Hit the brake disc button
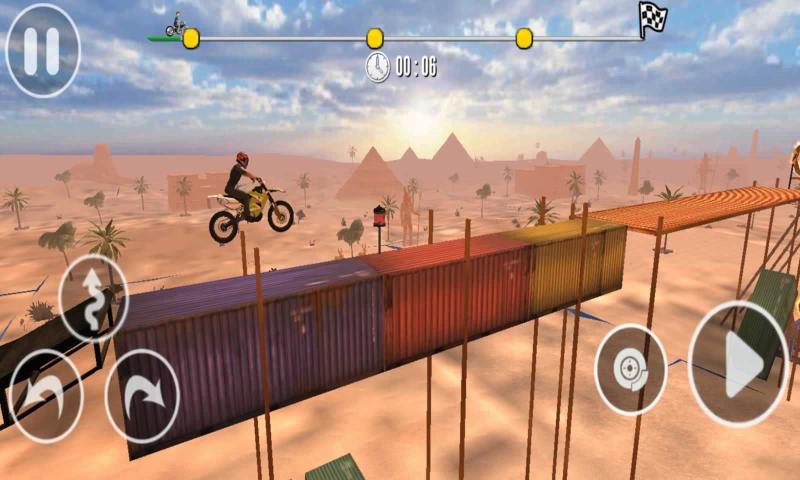 (631, 369)
